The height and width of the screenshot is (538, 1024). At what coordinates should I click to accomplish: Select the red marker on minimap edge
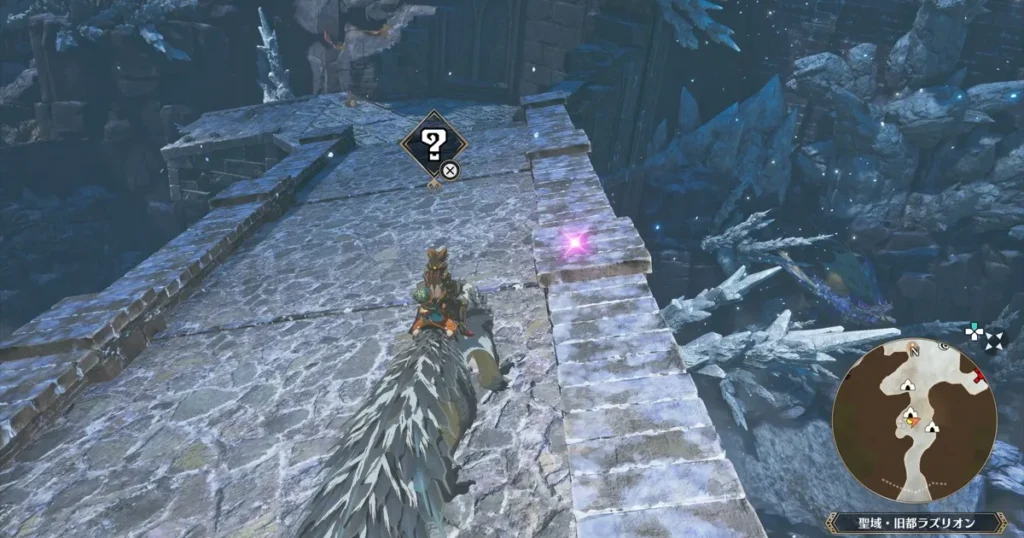(979, 377)
